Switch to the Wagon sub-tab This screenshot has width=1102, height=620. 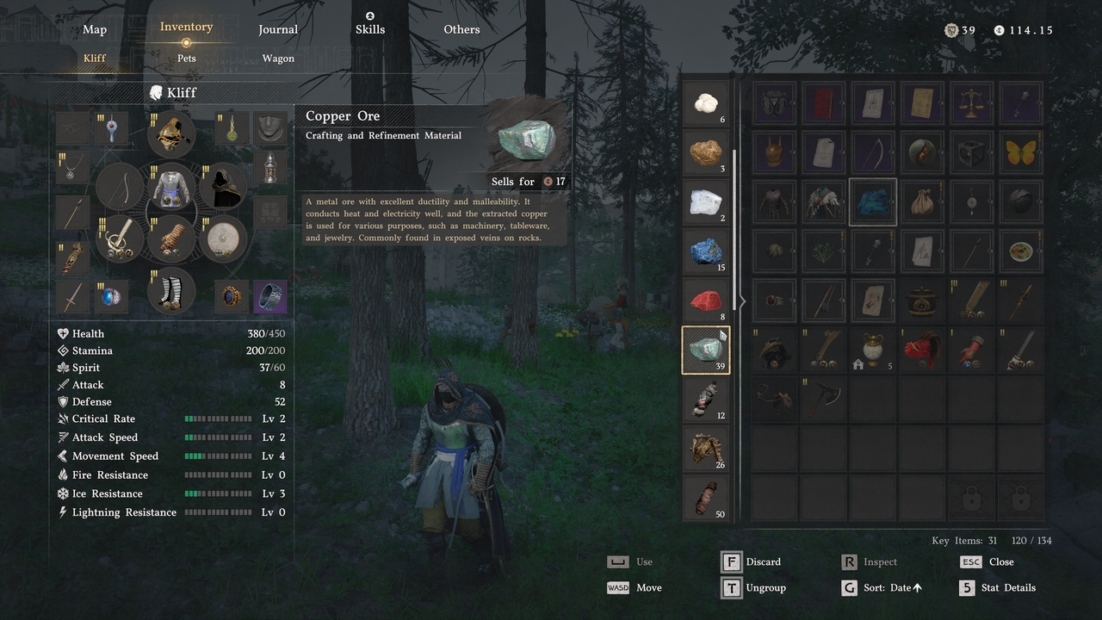coord(278,58)
